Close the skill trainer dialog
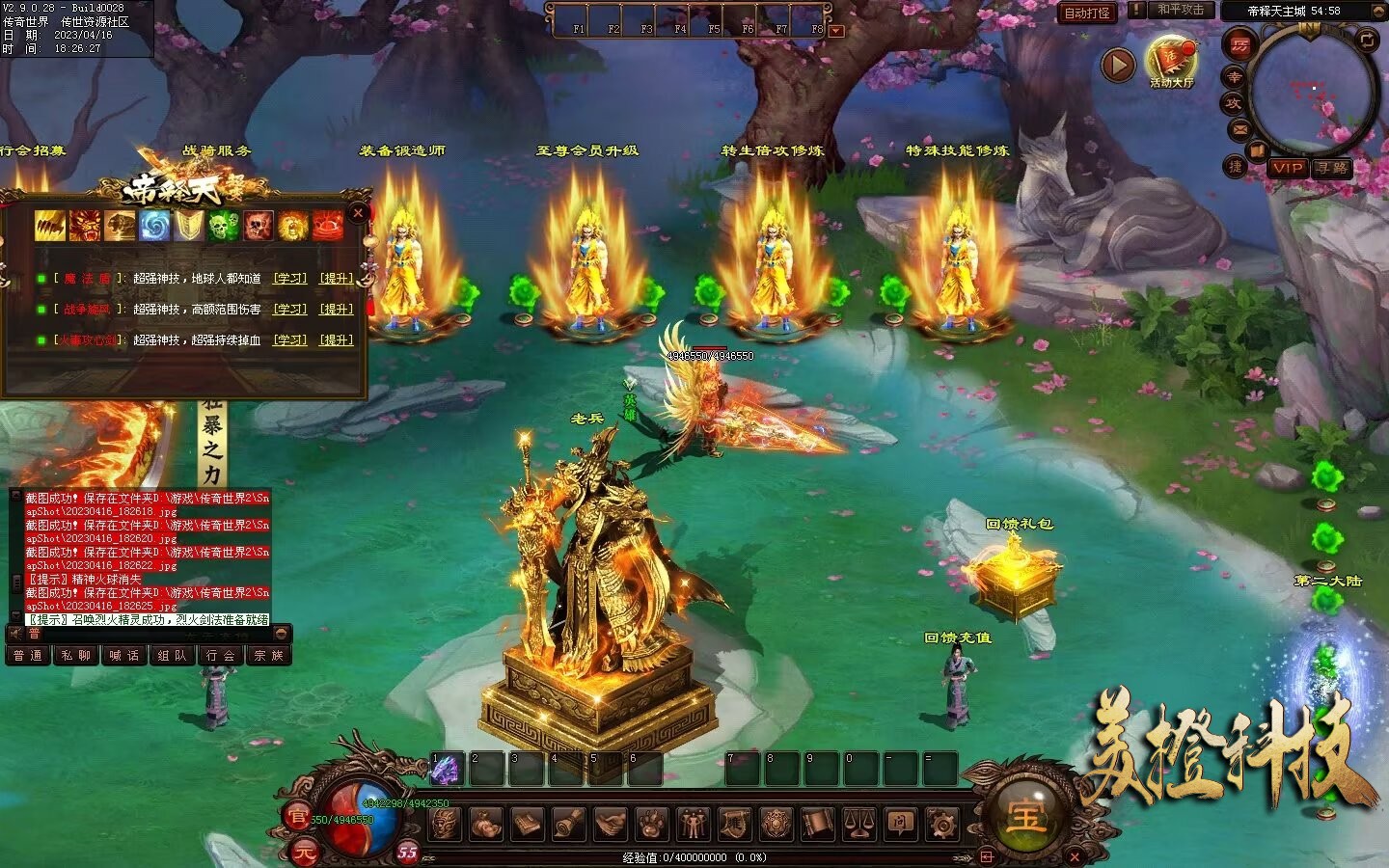 coord(358,213)
